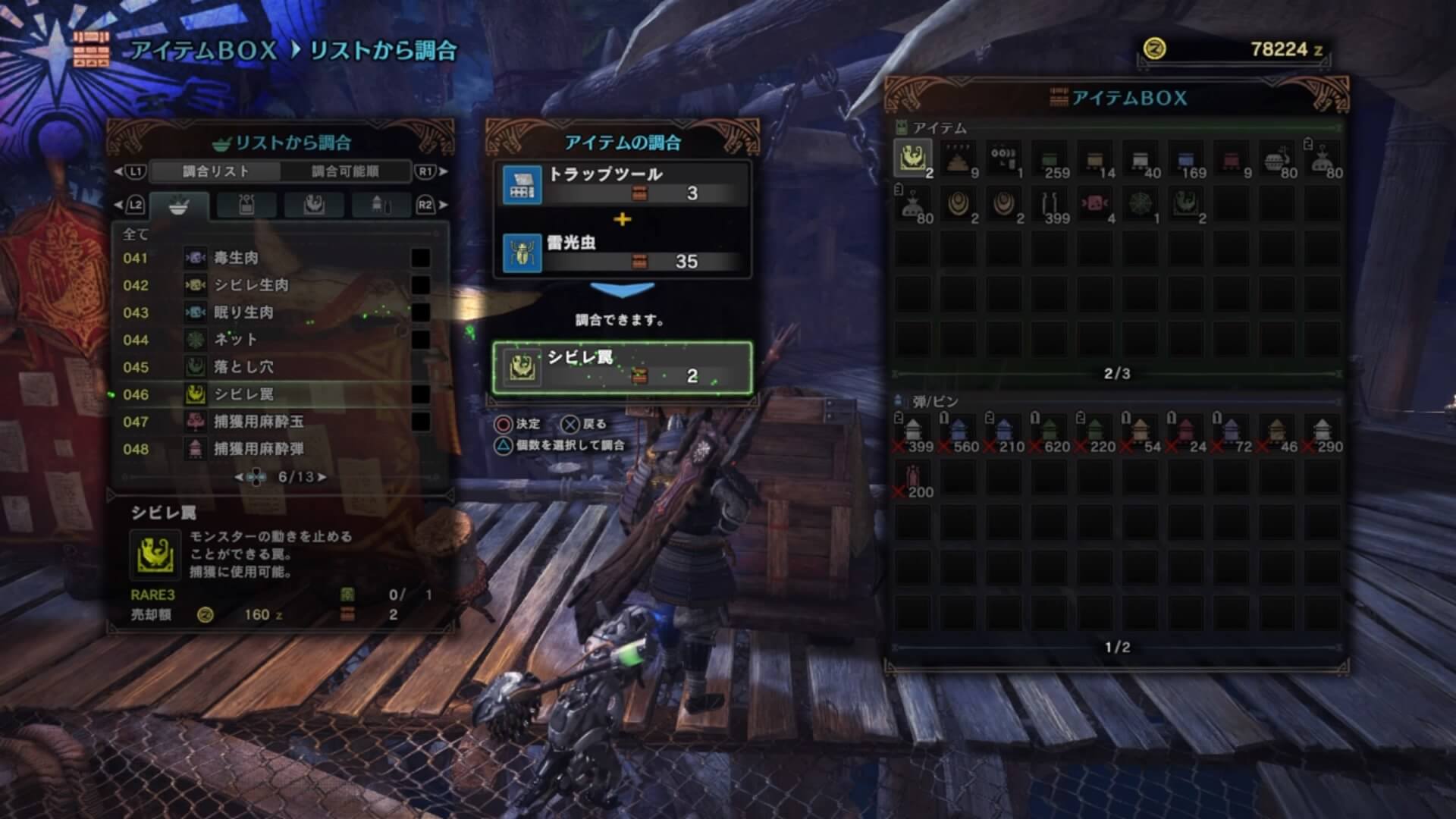Pick the 落とし穴 recipe row
Viewport: 1456px width, 819px height.
(x=273, y=367)
